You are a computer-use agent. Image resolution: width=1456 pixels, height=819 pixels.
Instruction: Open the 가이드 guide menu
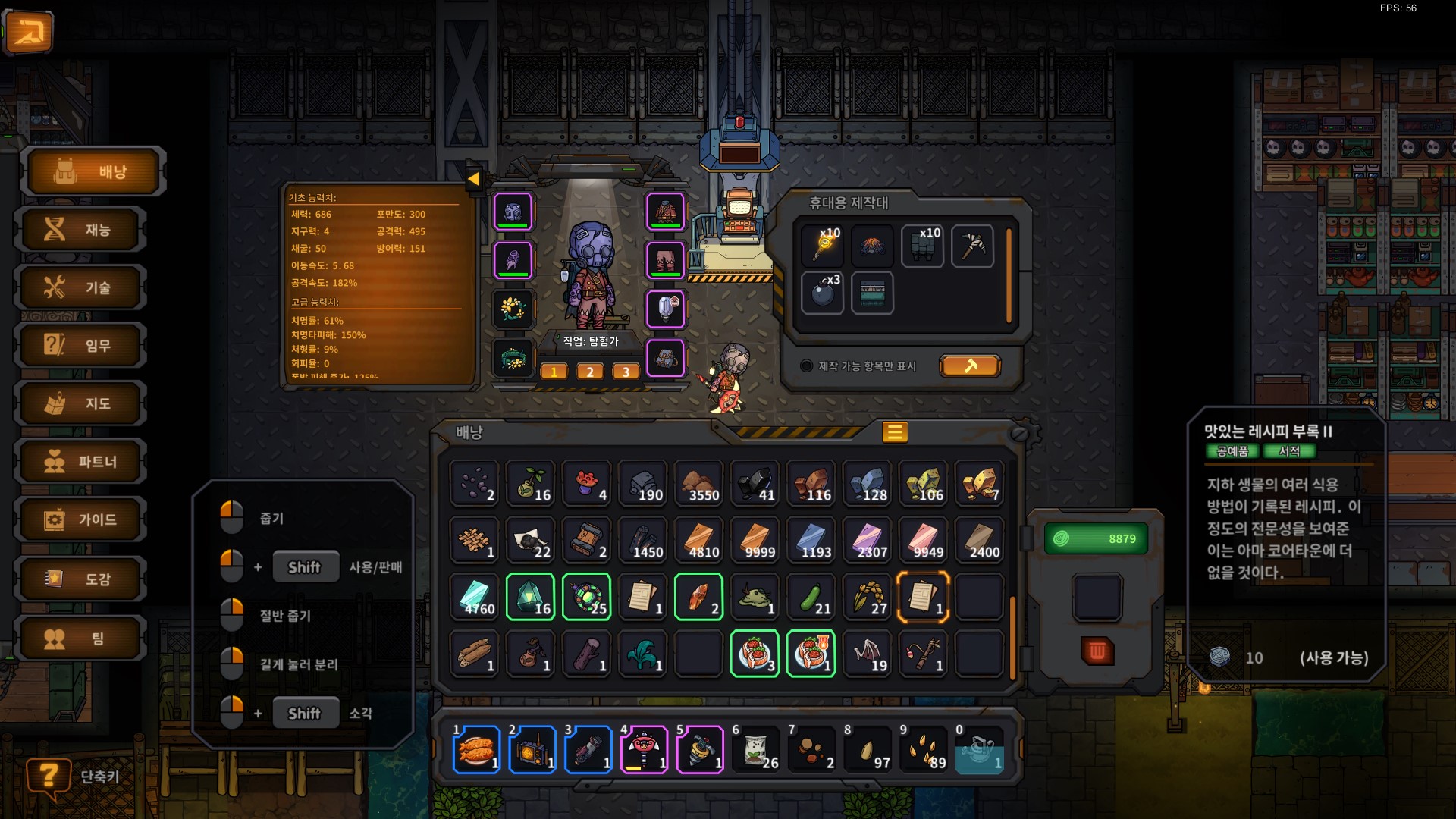[82, 519]
